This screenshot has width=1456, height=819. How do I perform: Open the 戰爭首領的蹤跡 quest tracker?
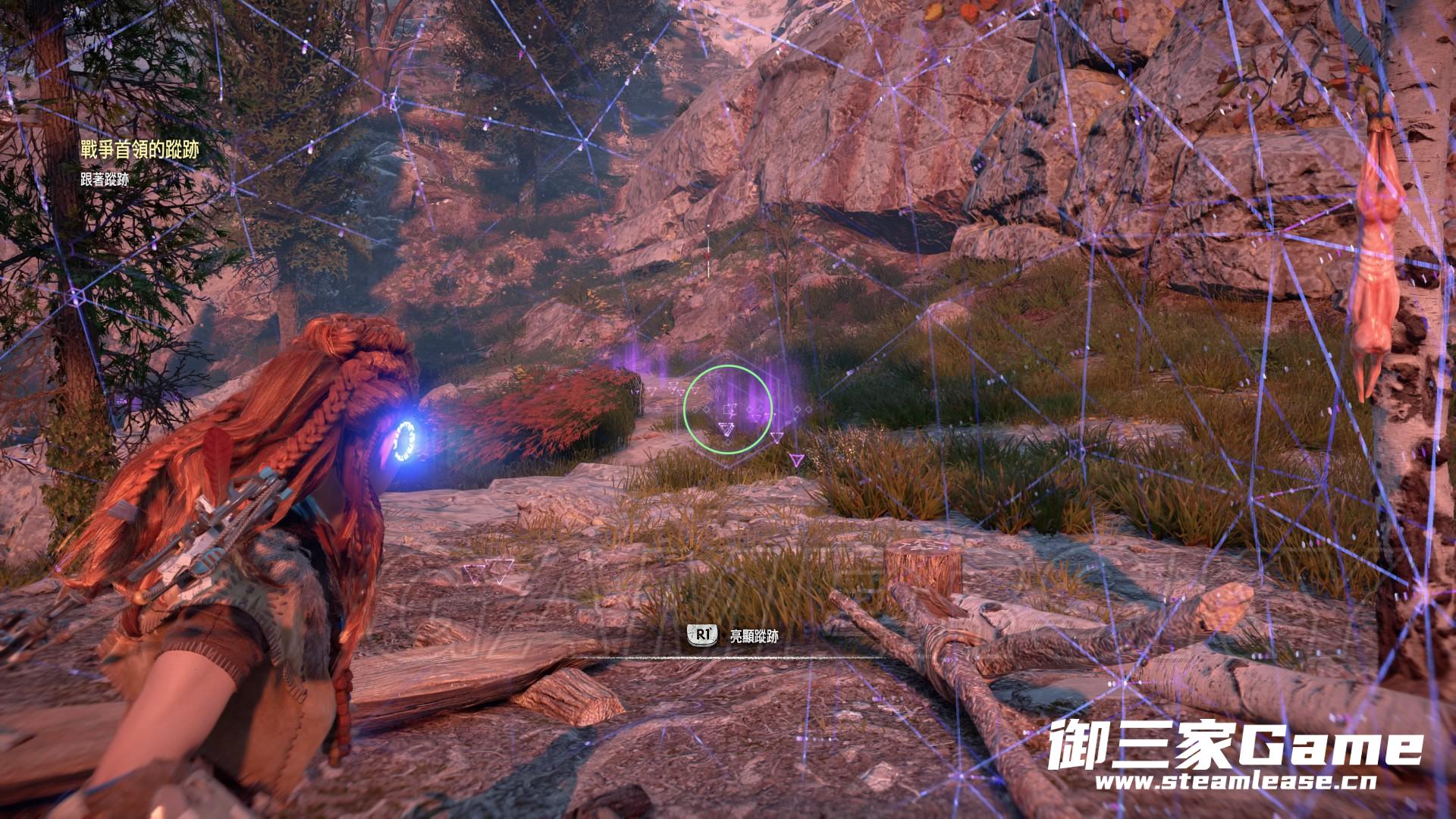point(140,150)
